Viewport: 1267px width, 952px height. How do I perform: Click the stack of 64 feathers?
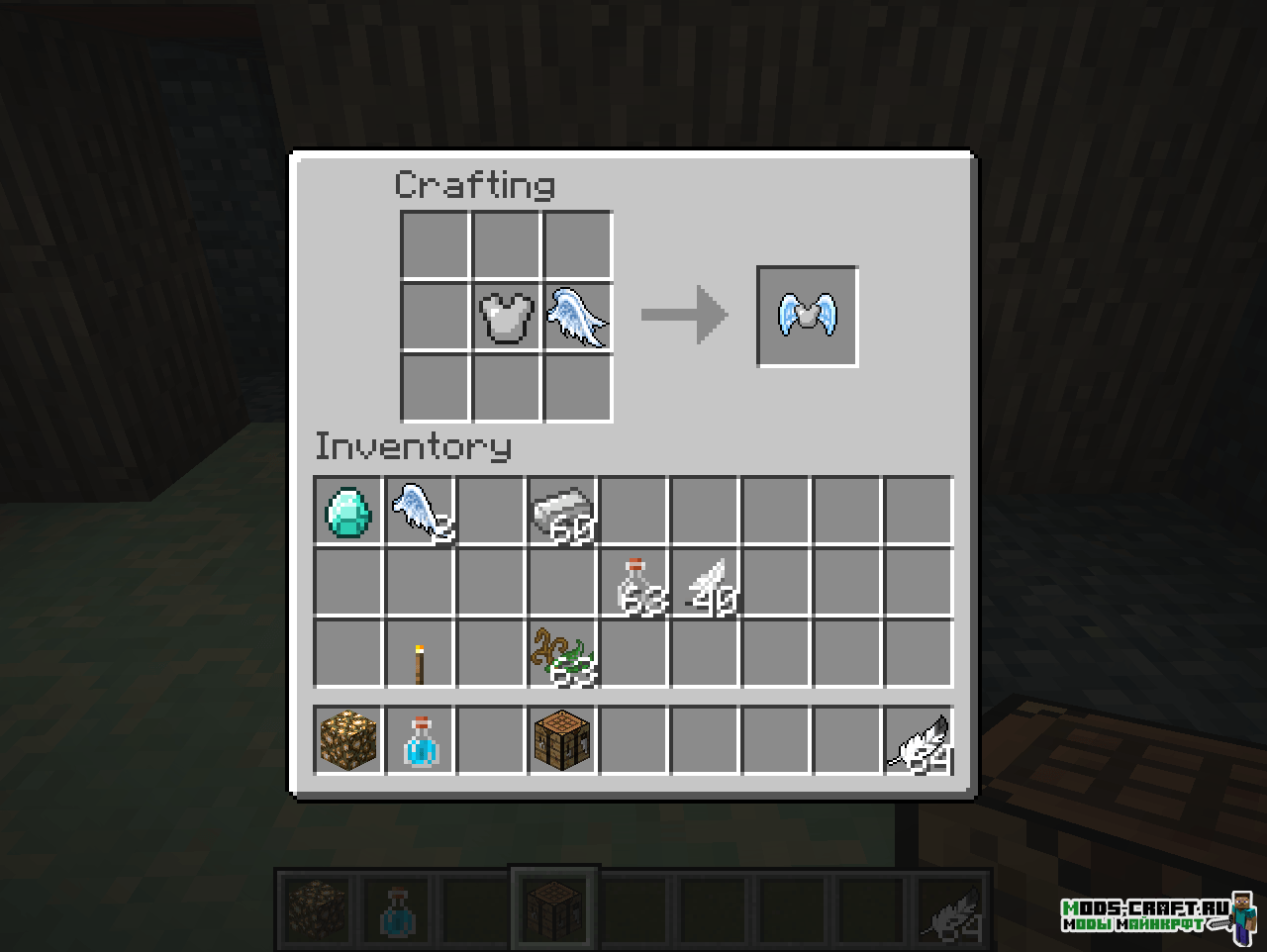pos(920,740)
